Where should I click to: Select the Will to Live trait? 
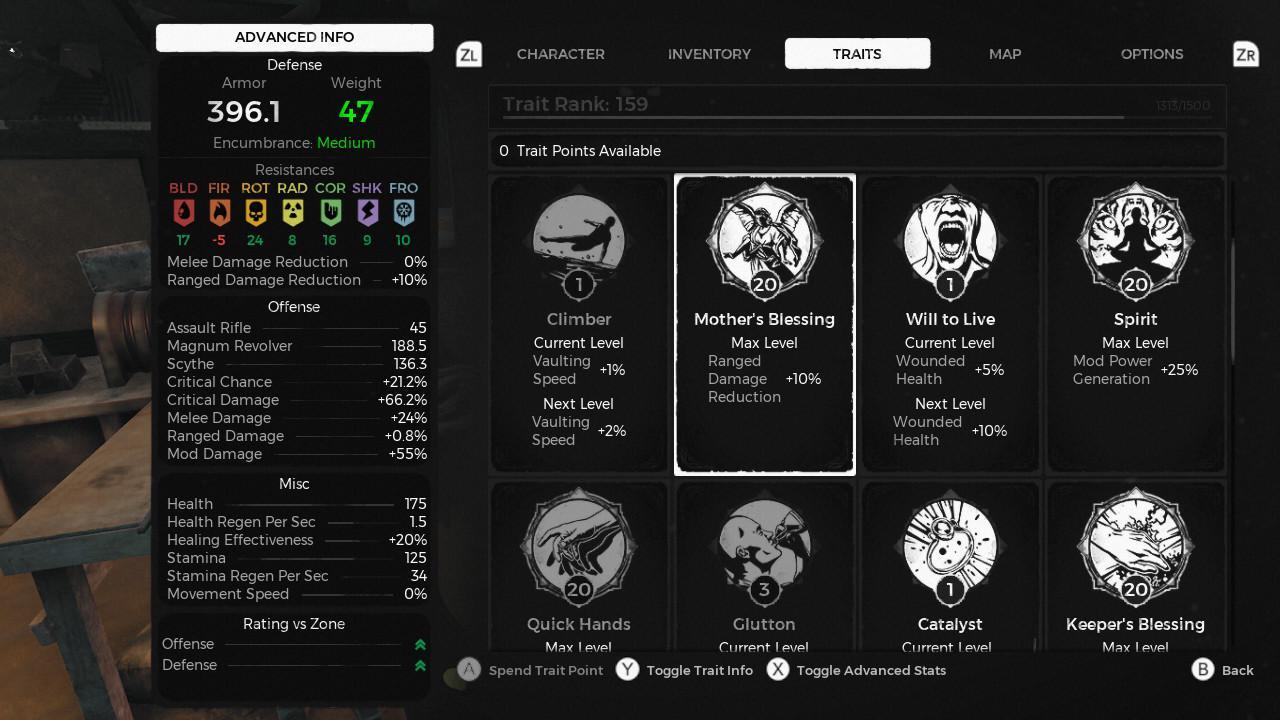[950, 324]
